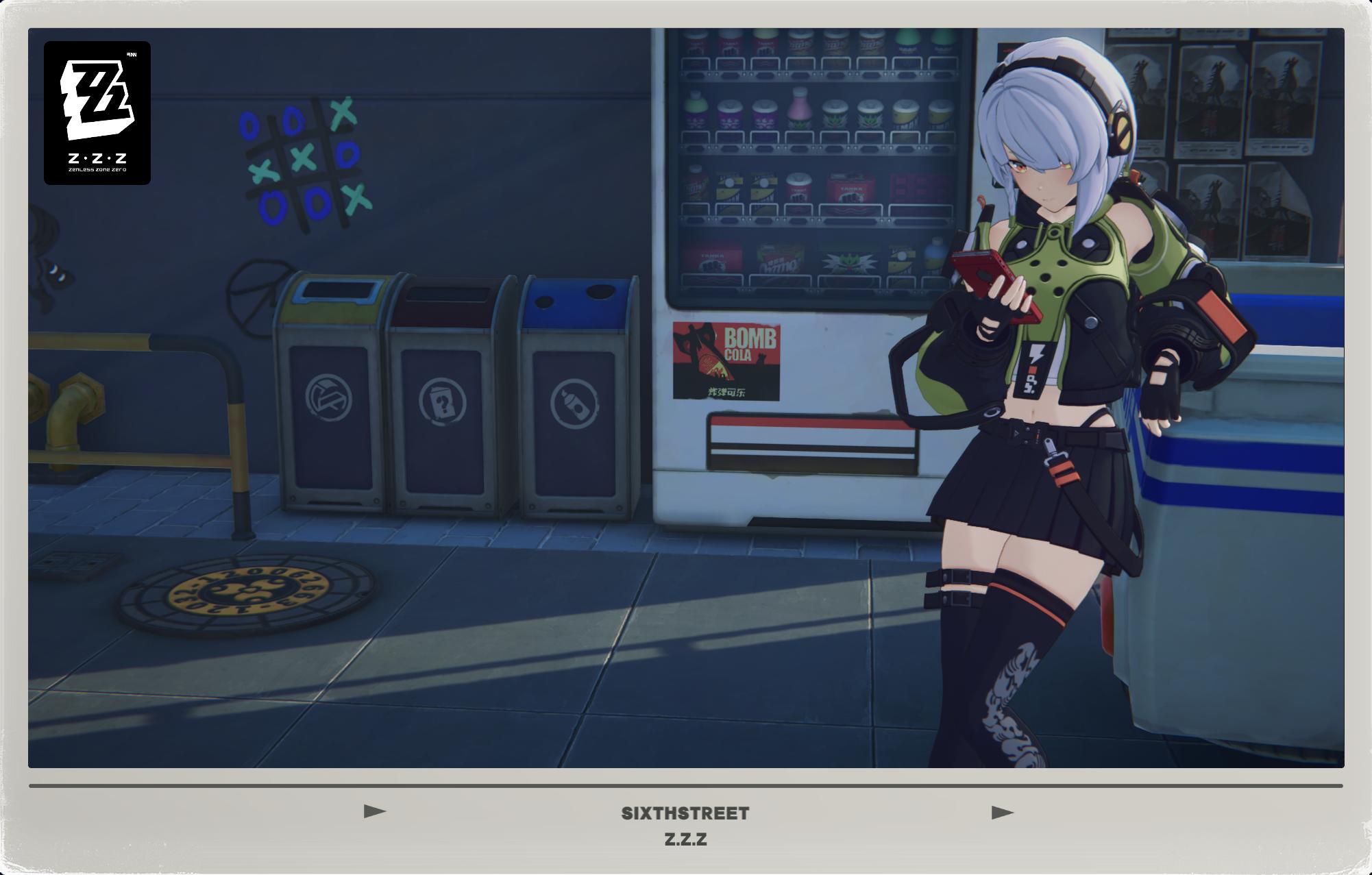Open the SIXTHSTREET location label
This screenshot has width=1372, height=875.
point(686,813)
